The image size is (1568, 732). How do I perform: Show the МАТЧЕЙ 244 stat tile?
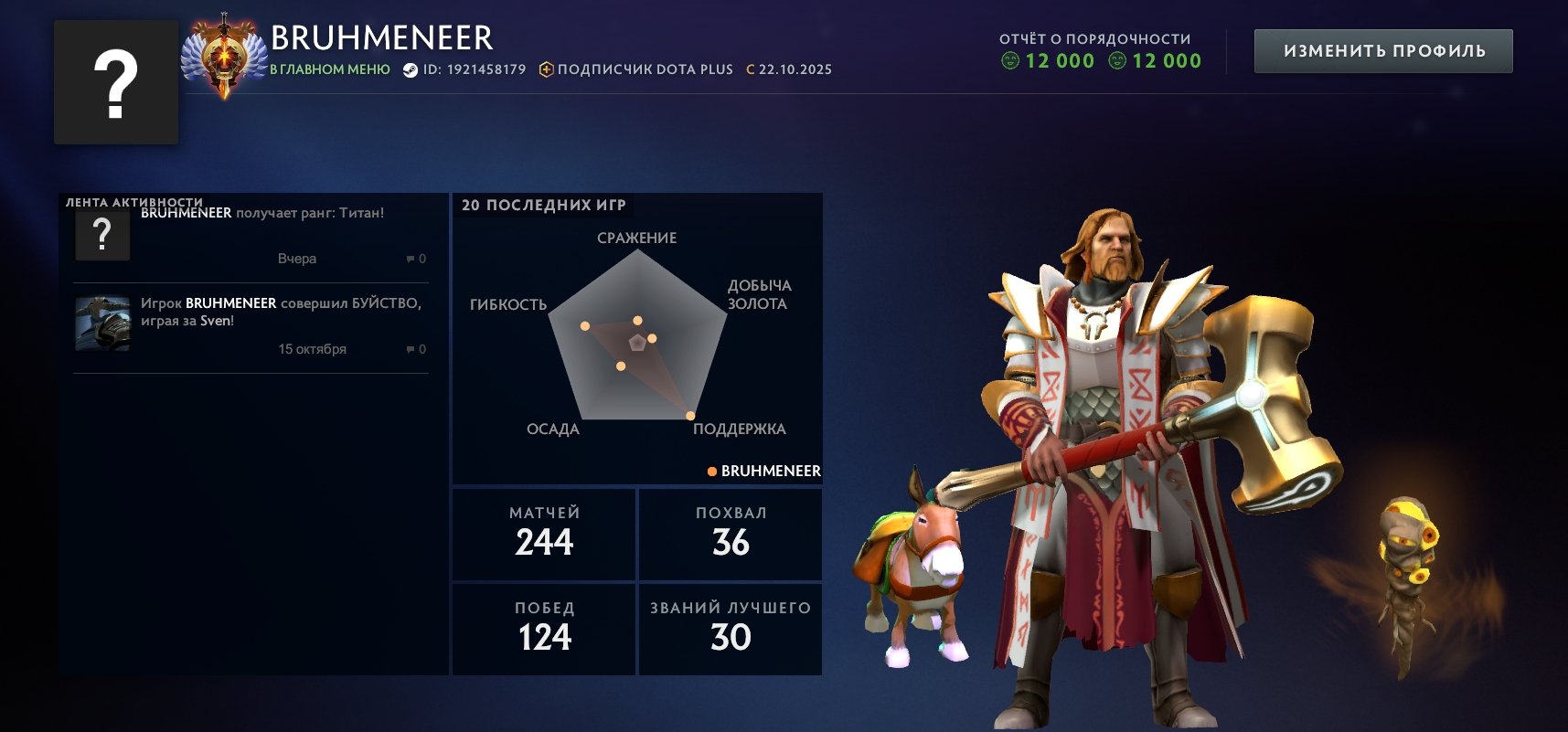tap(544, 534)
